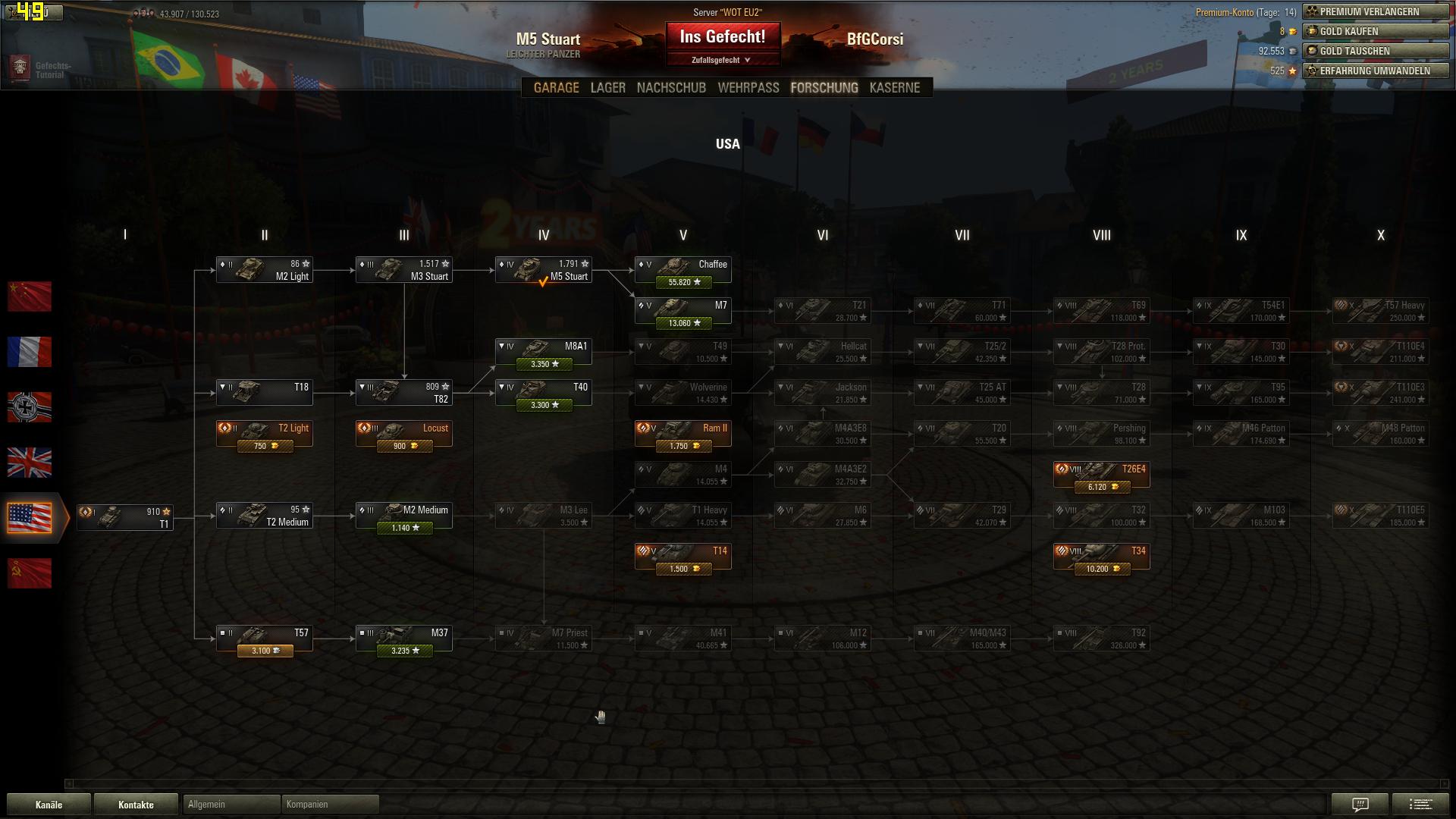Start battle with Ins Gefecht! button
This screenshot has width=1456, height=819.
coord(722,36)
